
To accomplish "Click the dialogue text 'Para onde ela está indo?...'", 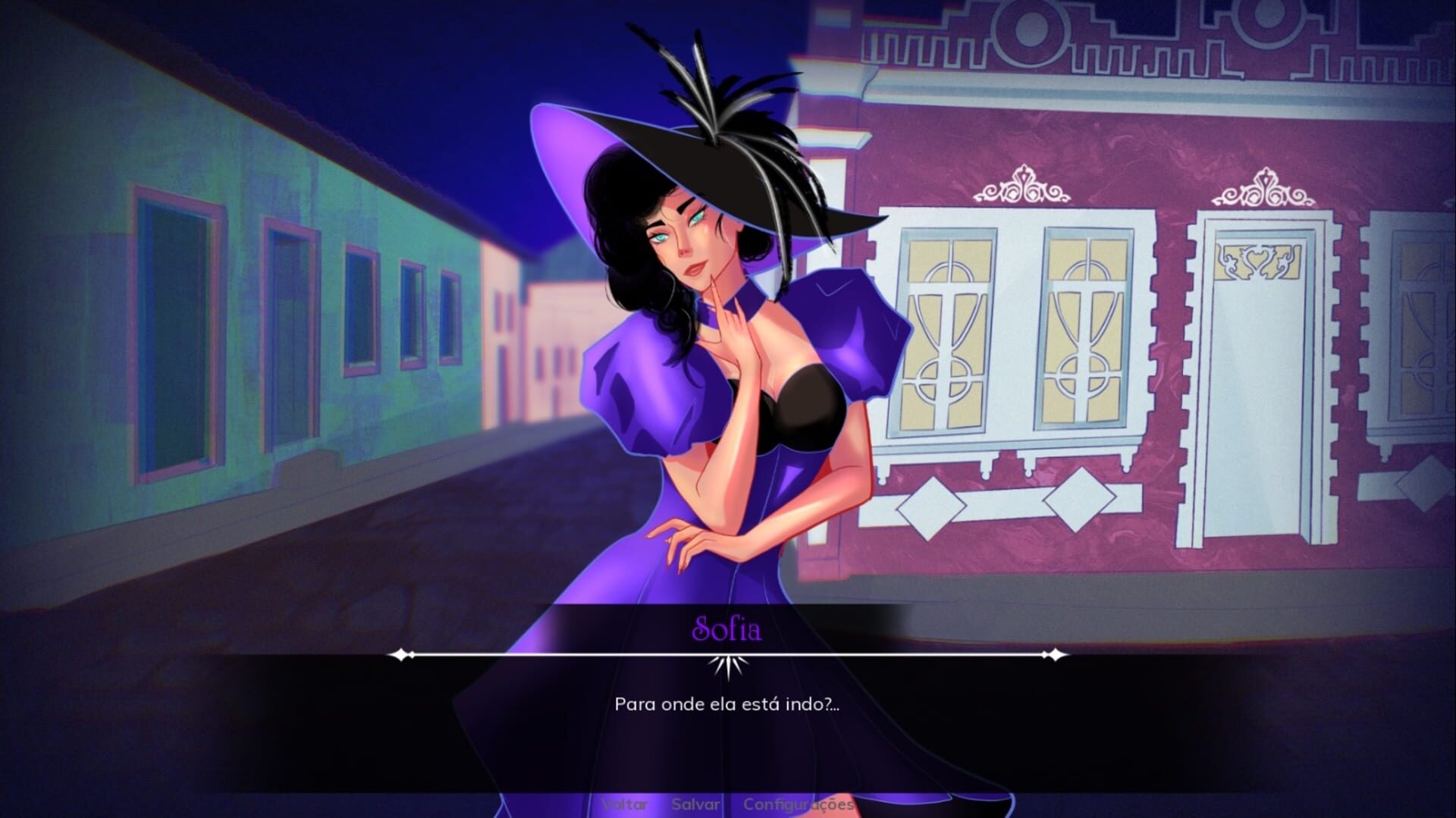I will tap(728, 705).
